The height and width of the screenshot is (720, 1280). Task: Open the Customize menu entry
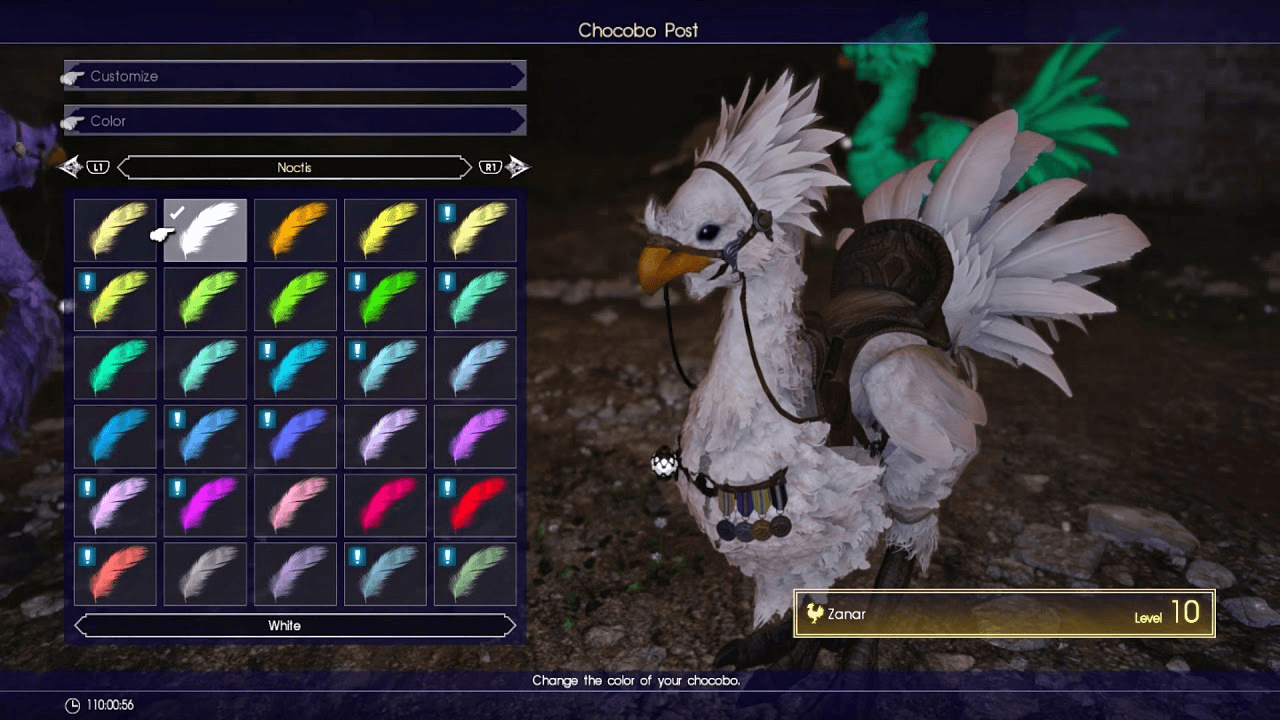[x=295, y=76]
